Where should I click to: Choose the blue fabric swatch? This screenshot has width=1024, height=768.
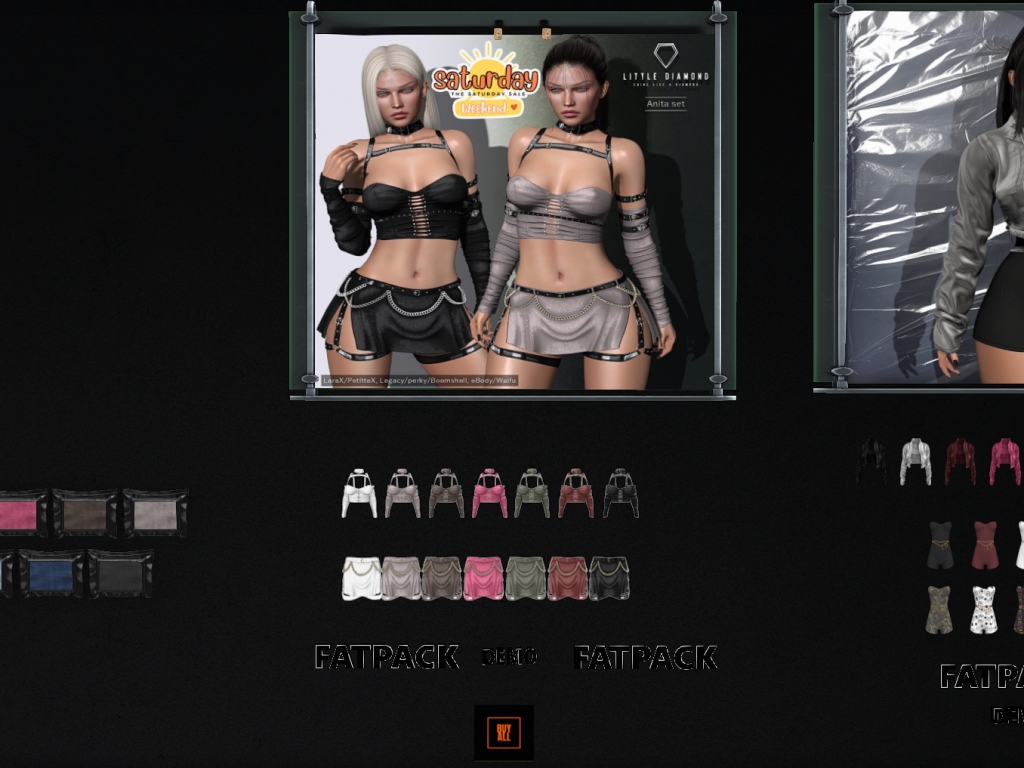[51, 575]
